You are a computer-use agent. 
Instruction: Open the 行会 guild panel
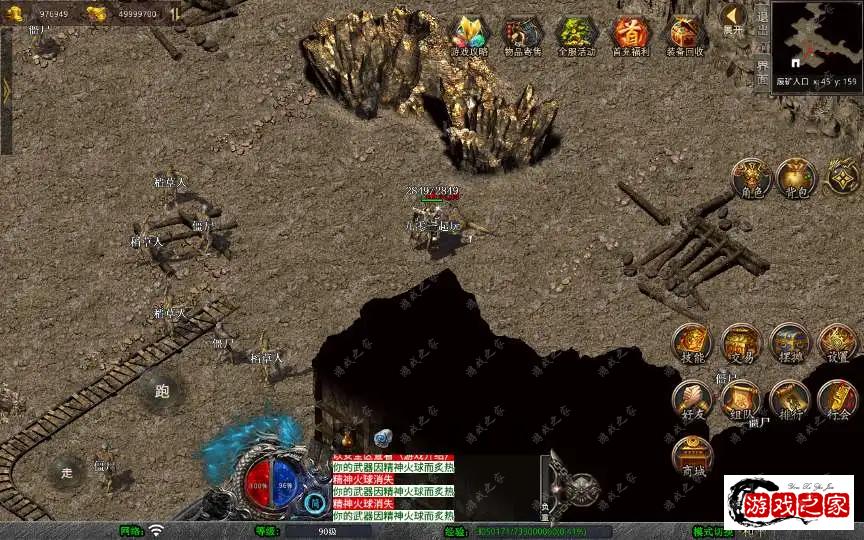tap(837, 400)
